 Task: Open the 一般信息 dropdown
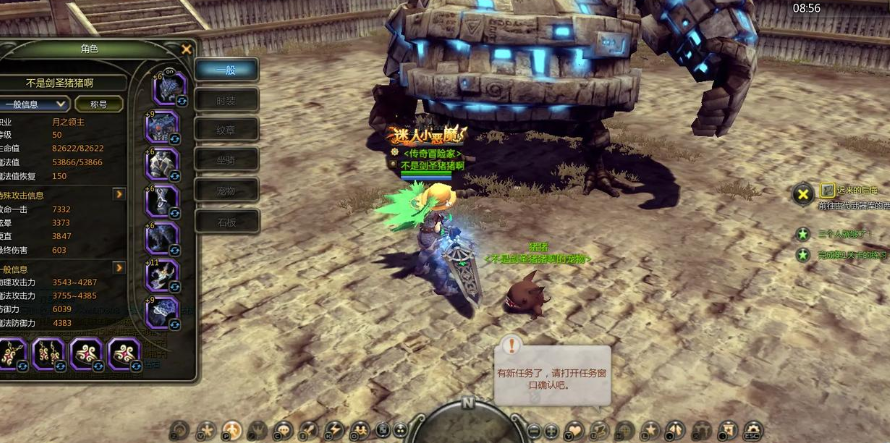click(x=35, y=103)
